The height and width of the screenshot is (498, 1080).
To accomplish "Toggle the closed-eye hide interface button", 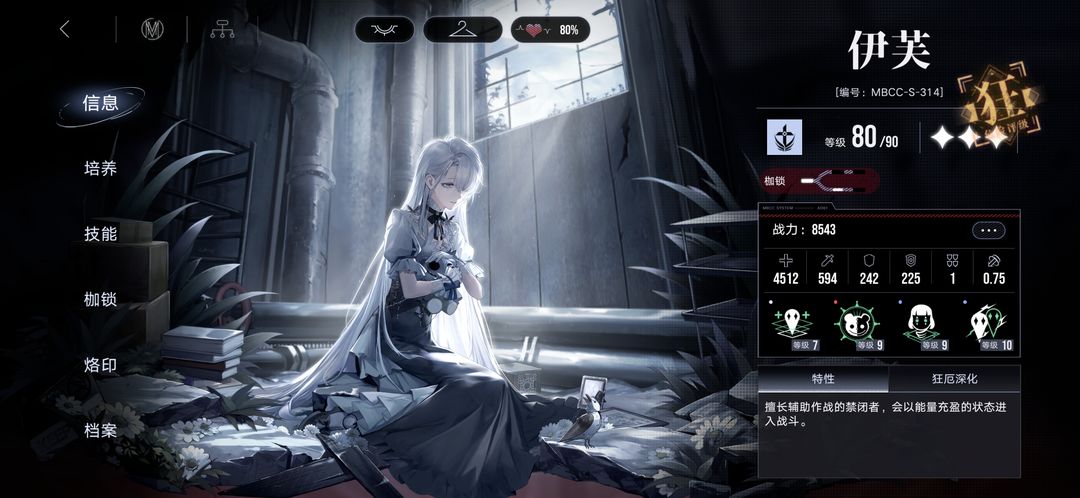I will pyautogui.click(x=384, y=30).
